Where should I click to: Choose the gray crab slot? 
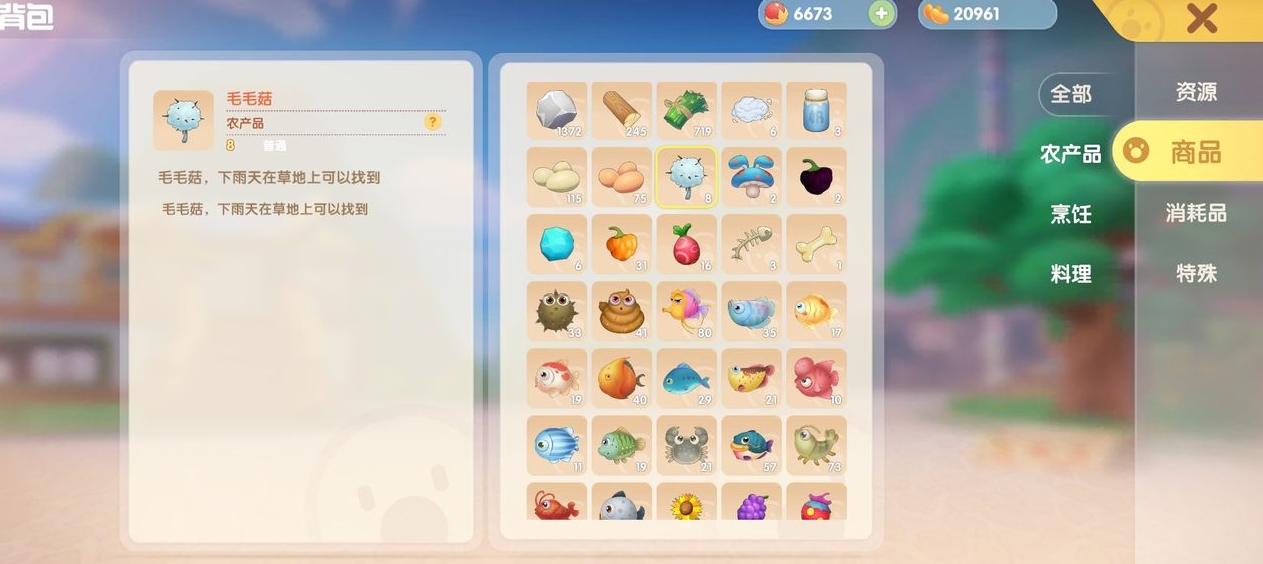click(686, 444)
